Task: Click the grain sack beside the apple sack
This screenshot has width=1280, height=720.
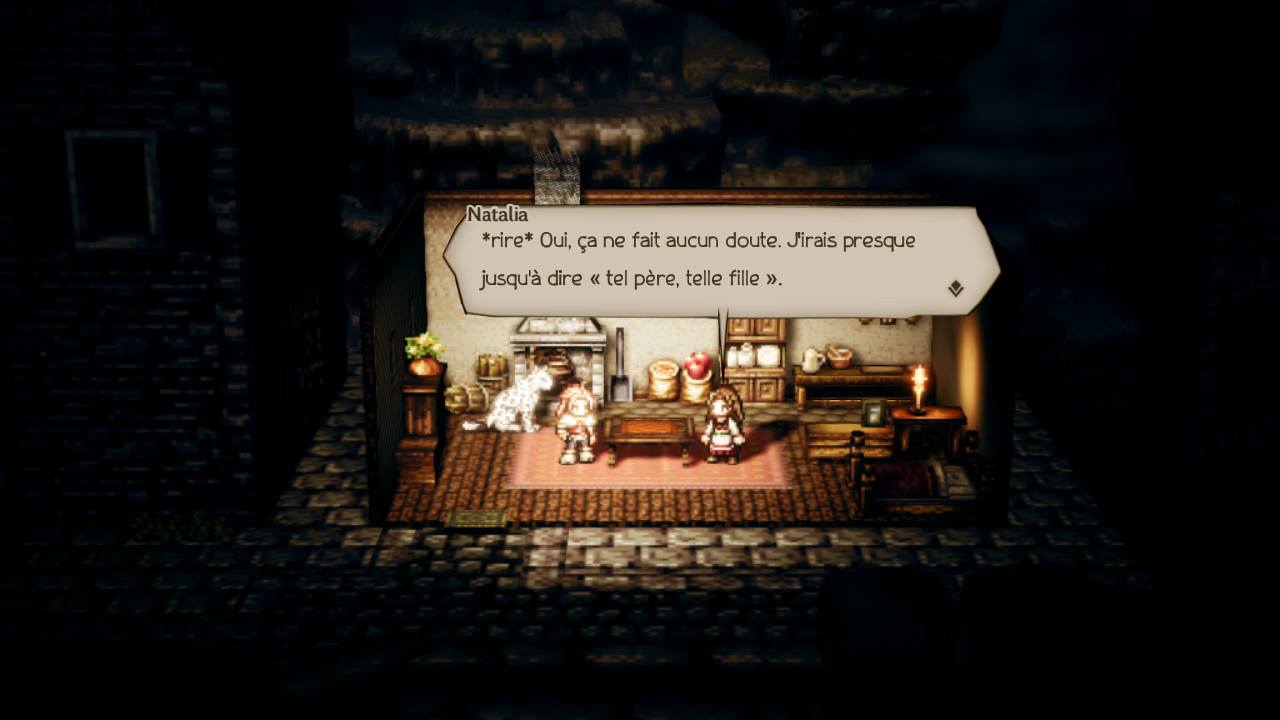Action: [663, 378]
